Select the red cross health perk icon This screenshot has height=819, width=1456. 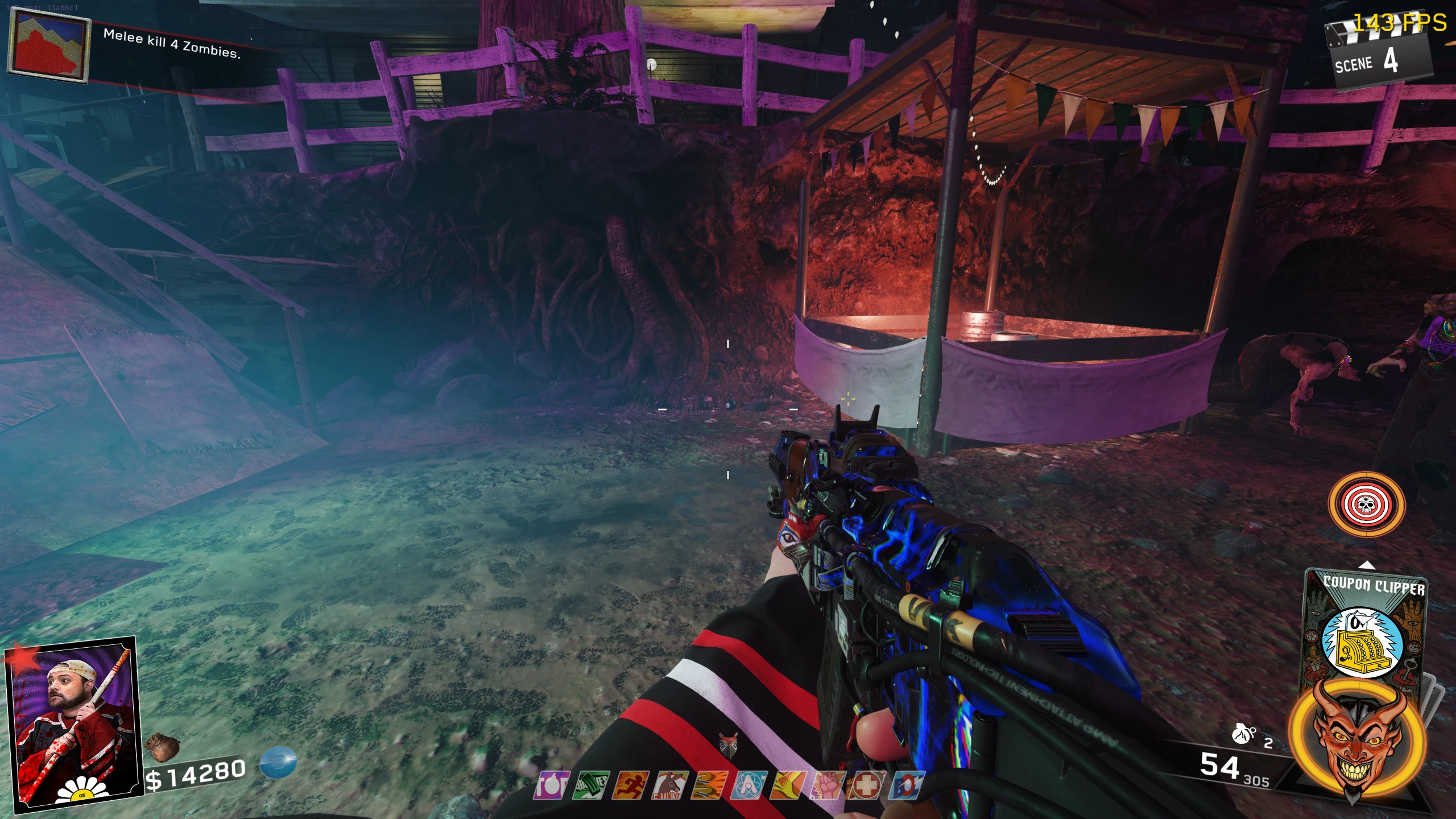(868, 785)
